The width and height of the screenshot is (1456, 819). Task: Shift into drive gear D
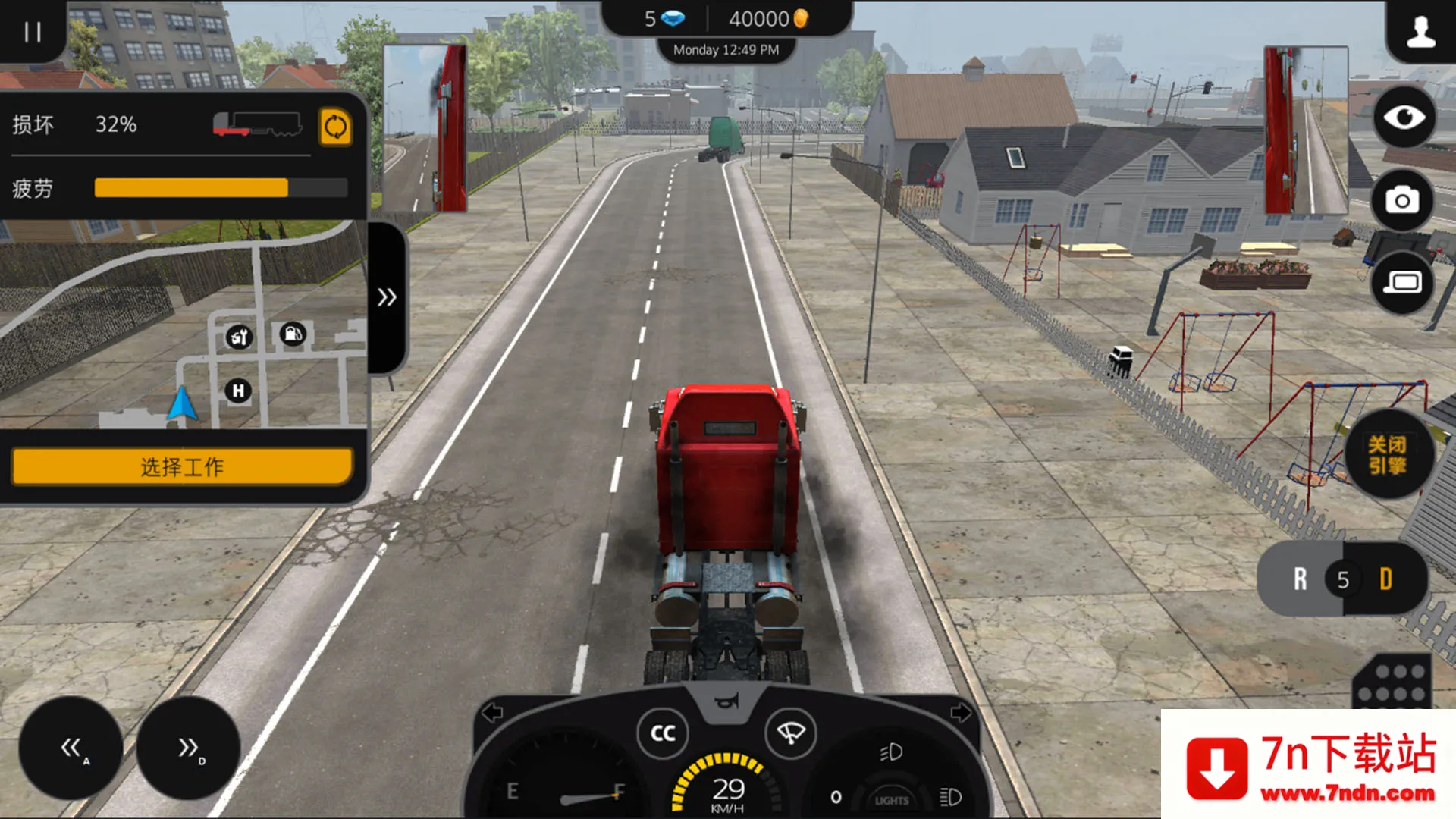[x=1386, y=579]
